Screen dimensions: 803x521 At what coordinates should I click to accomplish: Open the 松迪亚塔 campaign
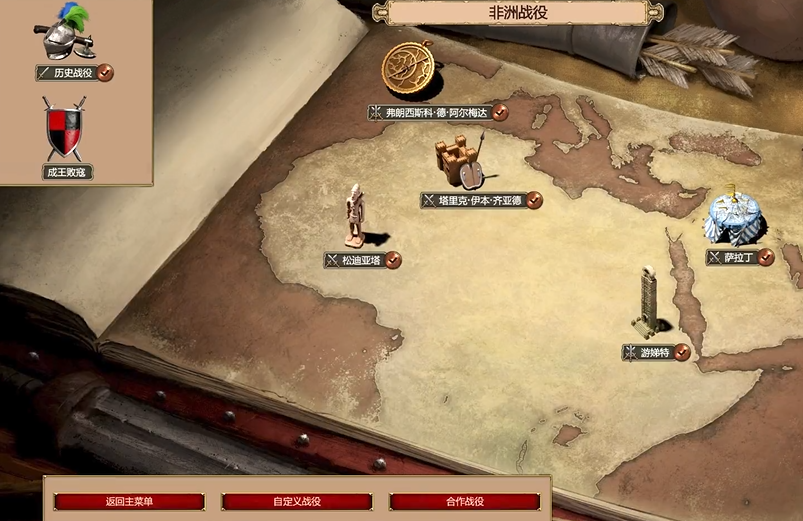coord(362,260)
